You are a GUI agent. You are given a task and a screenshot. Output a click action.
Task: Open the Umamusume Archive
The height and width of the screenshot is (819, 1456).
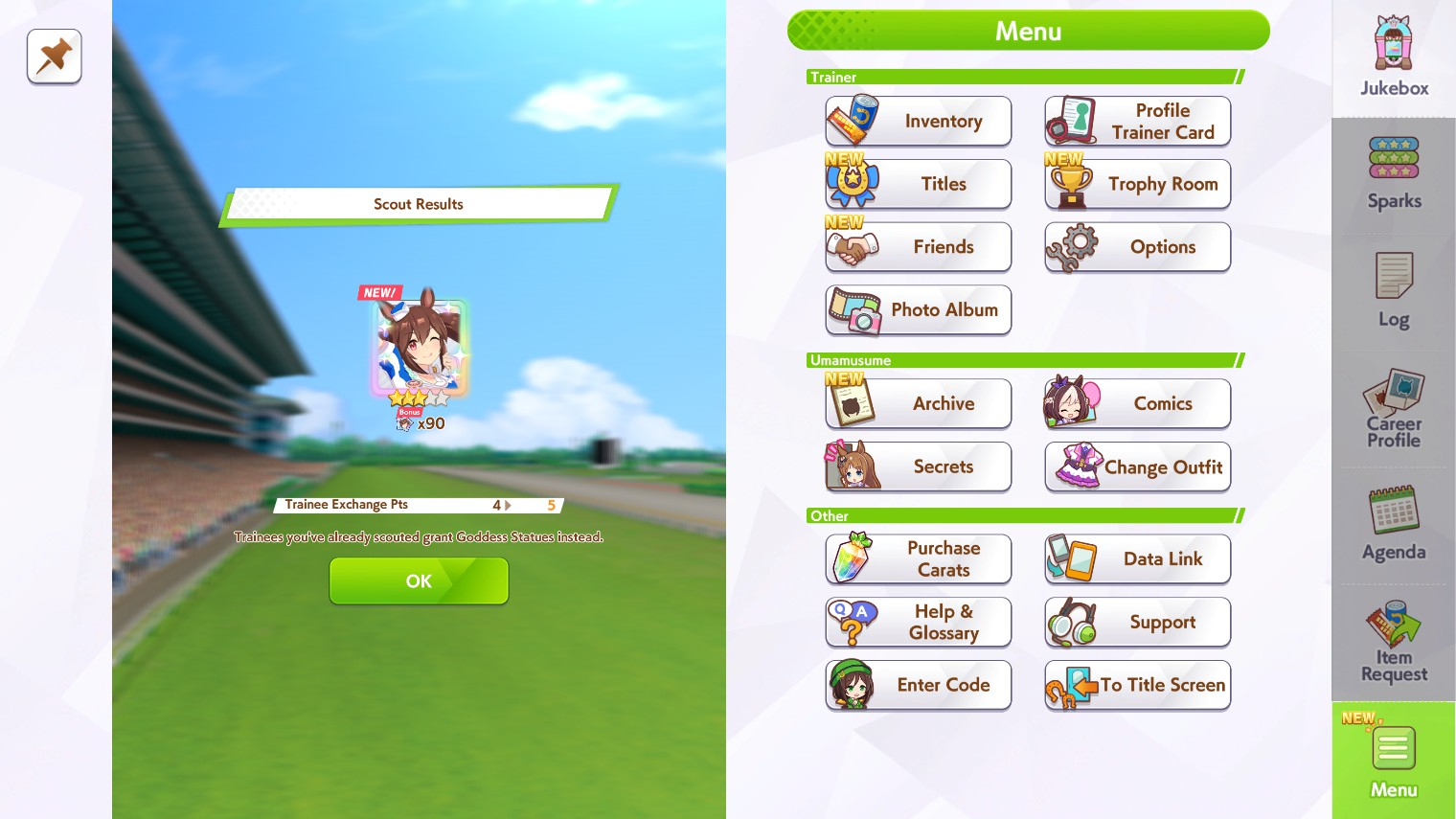[x=918, y=403]
